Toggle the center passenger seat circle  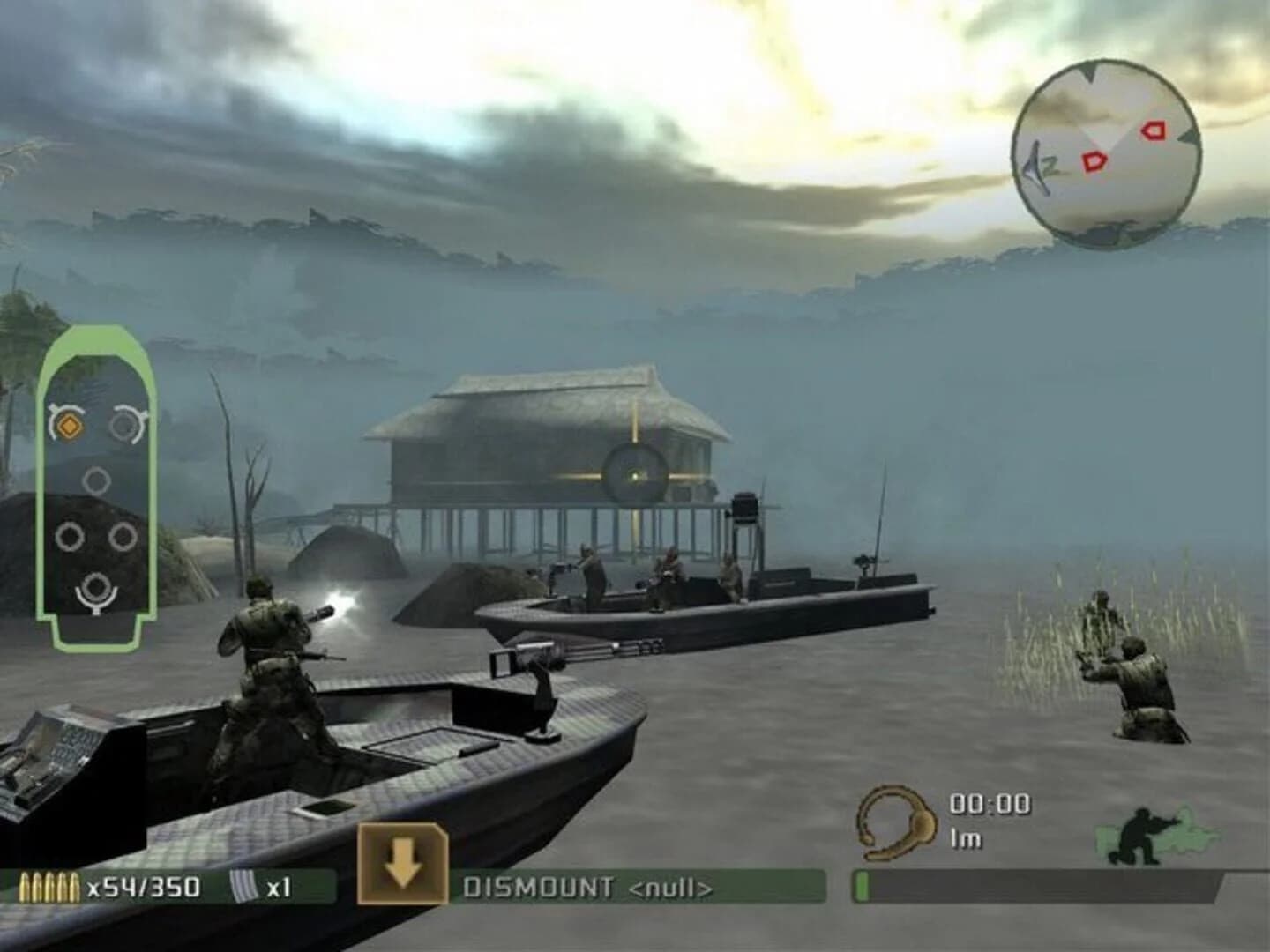[x=95, y=480]
